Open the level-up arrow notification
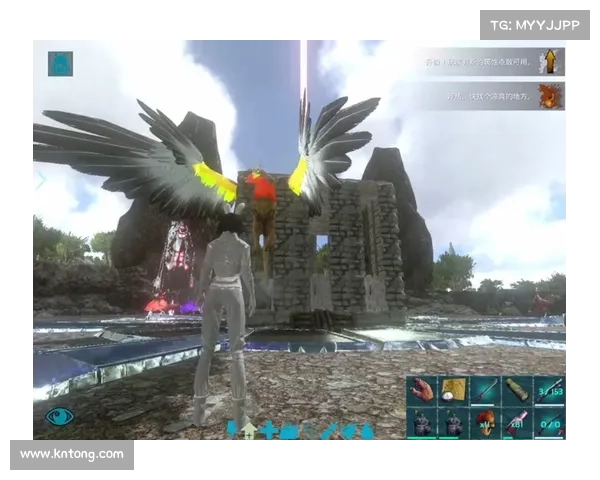This screenshot has width=600, height=480. point(549,63)
